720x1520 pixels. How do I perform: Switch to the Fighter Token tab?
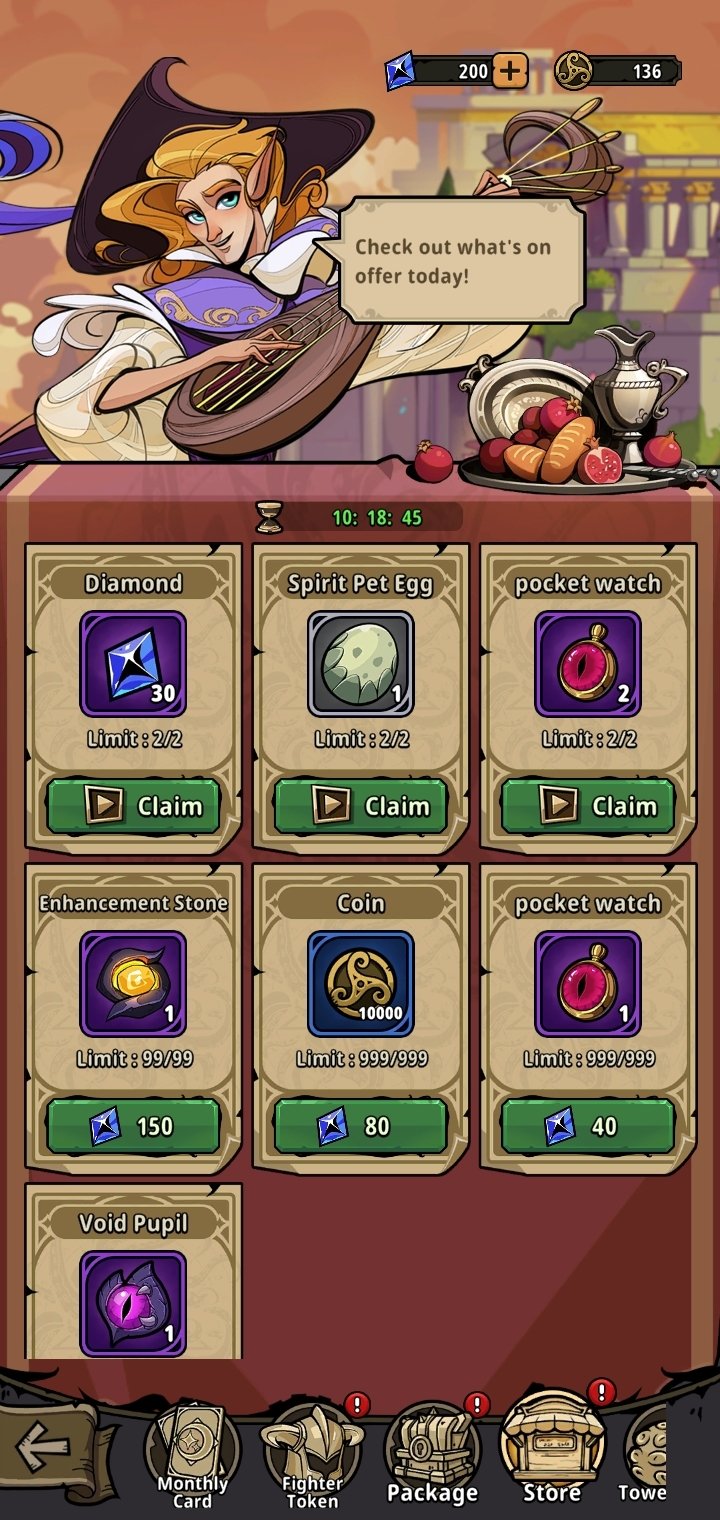312,1455
